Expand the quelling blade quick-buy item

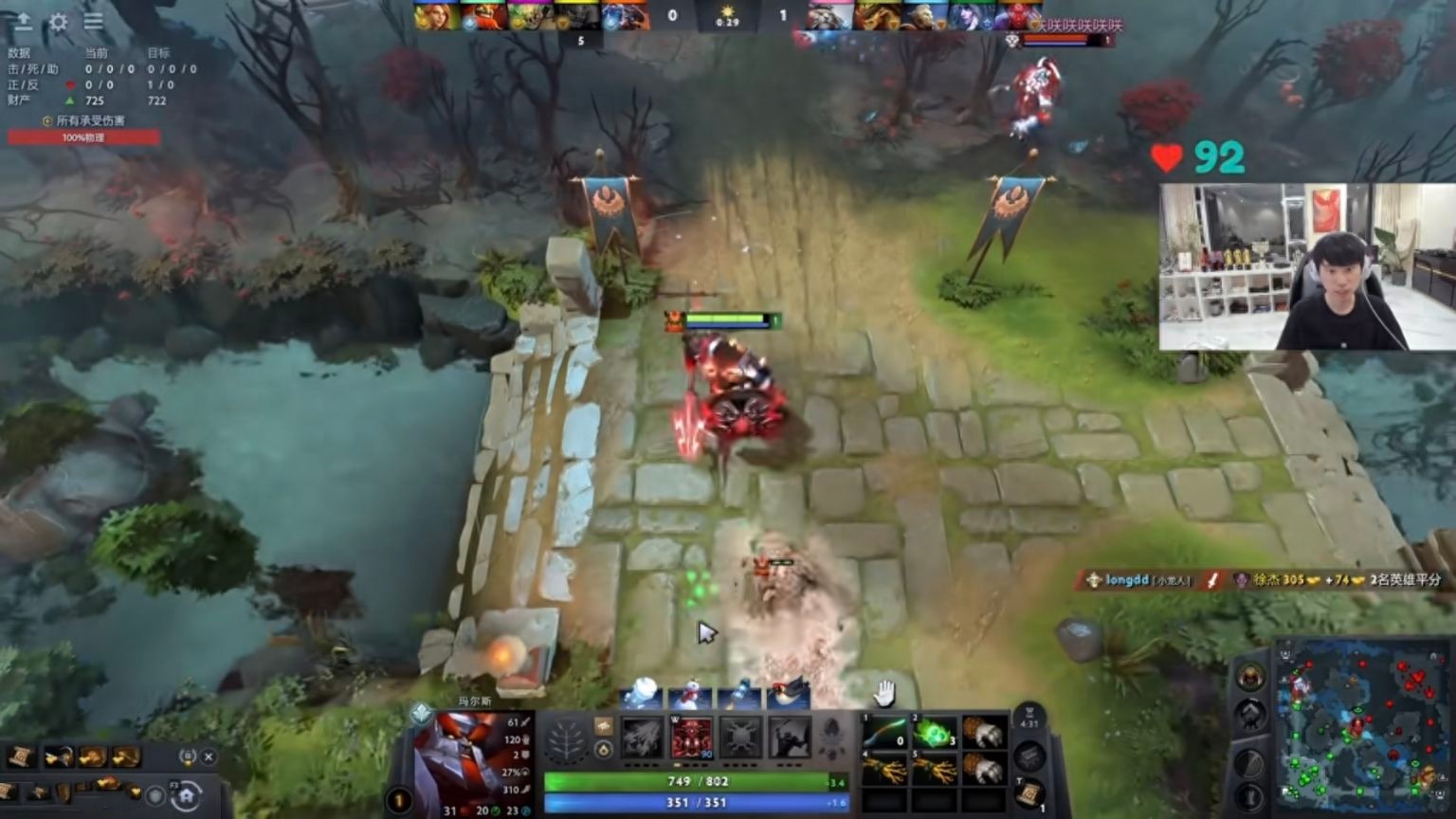pyautogui.click(x=58, y=755)
